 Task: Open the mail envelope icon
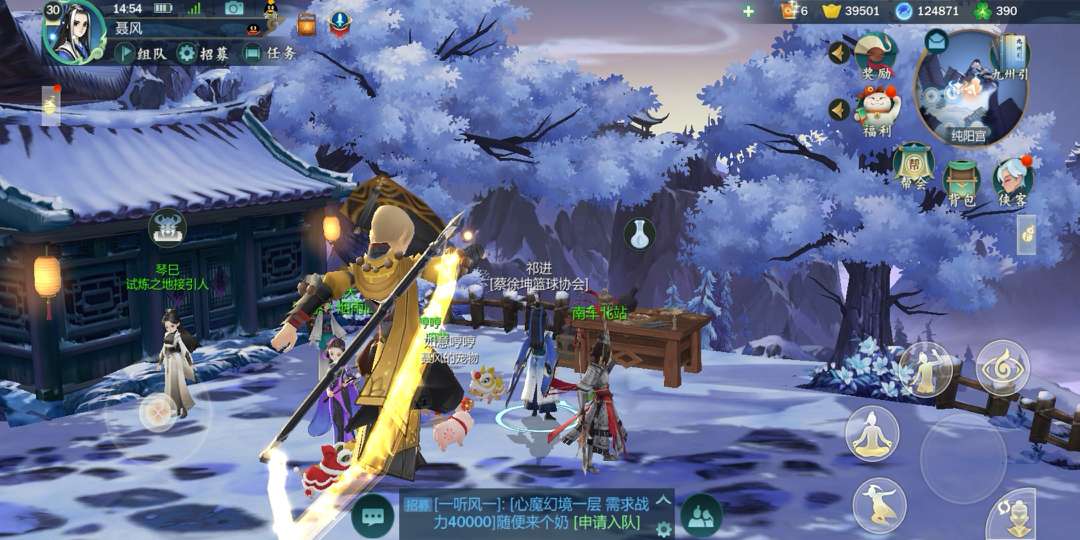point(936,42)
